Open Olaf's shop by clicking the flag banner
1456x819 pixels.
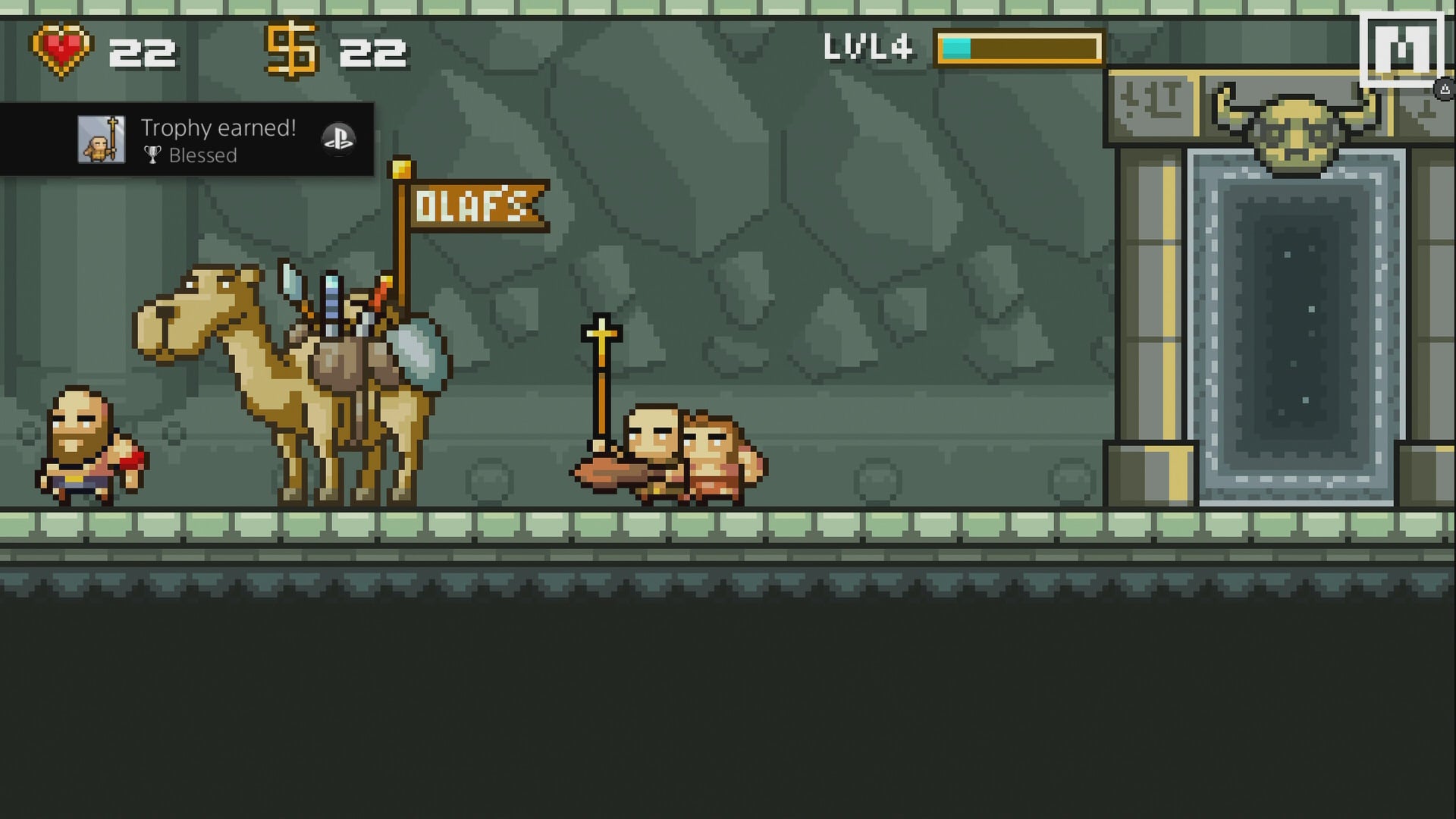click(477, 203)
